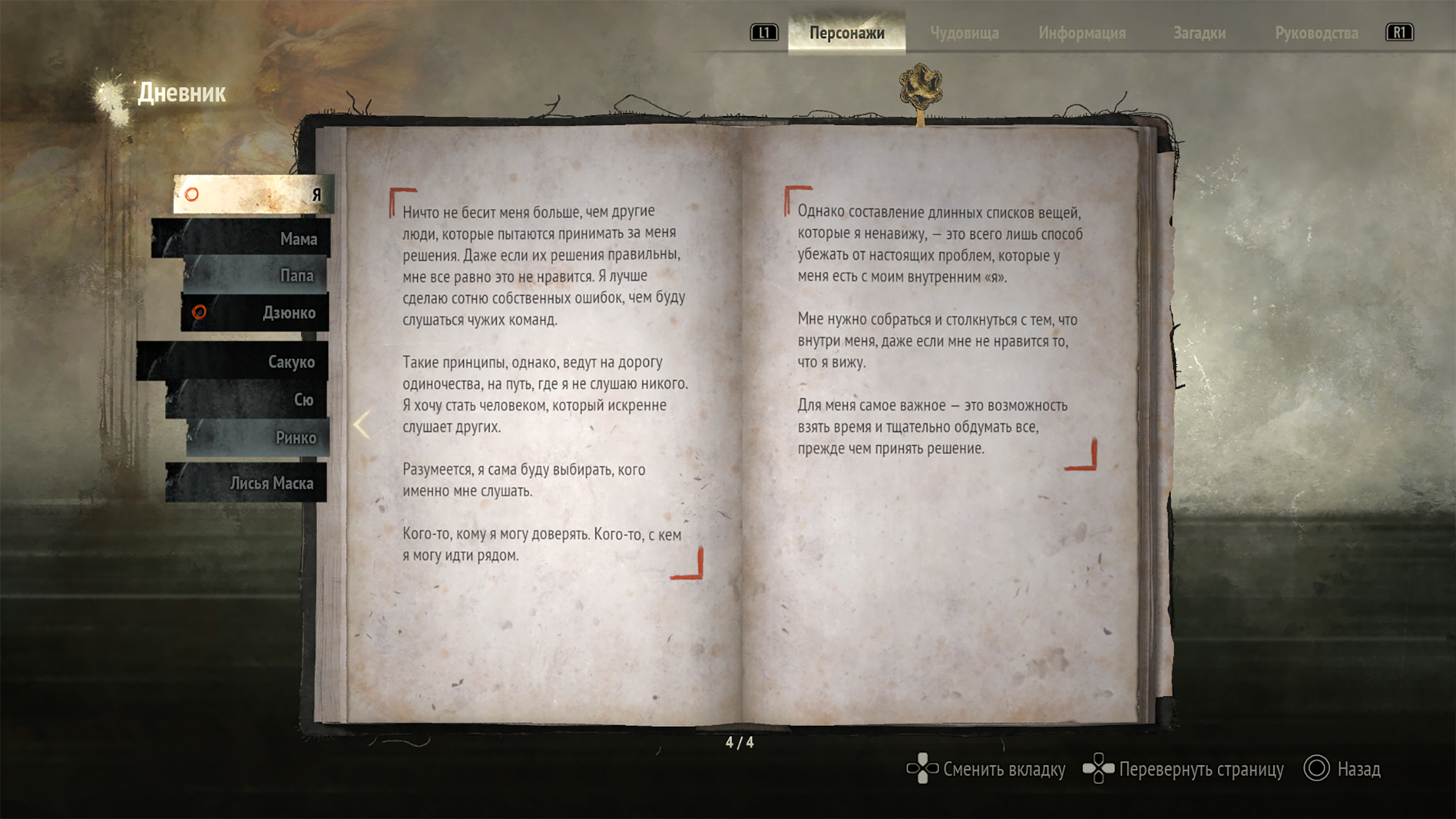Open the Мама character entry

(242, 239)
